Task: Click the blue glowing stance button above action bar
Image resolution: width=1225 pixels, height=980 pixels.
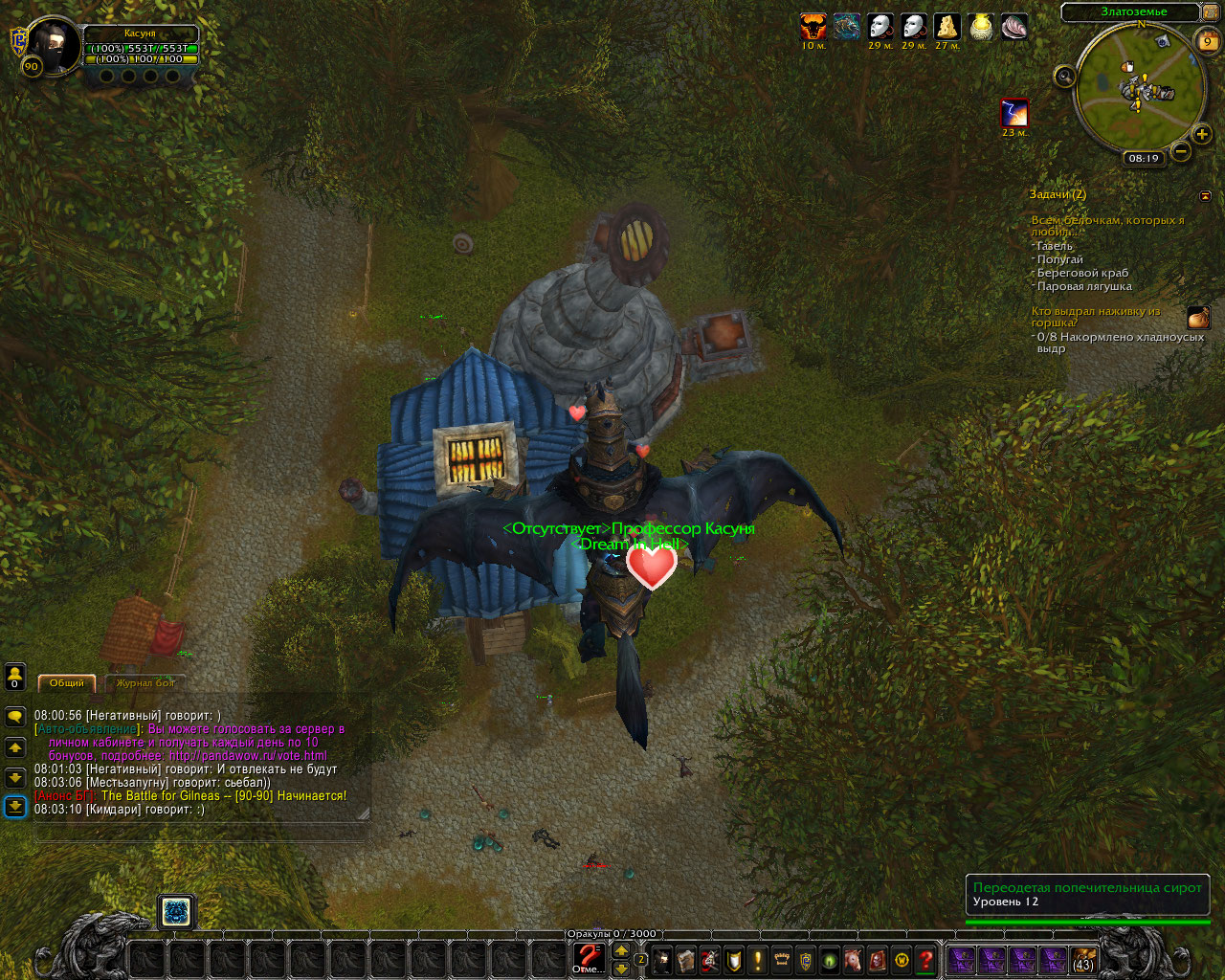Action: 176,912
